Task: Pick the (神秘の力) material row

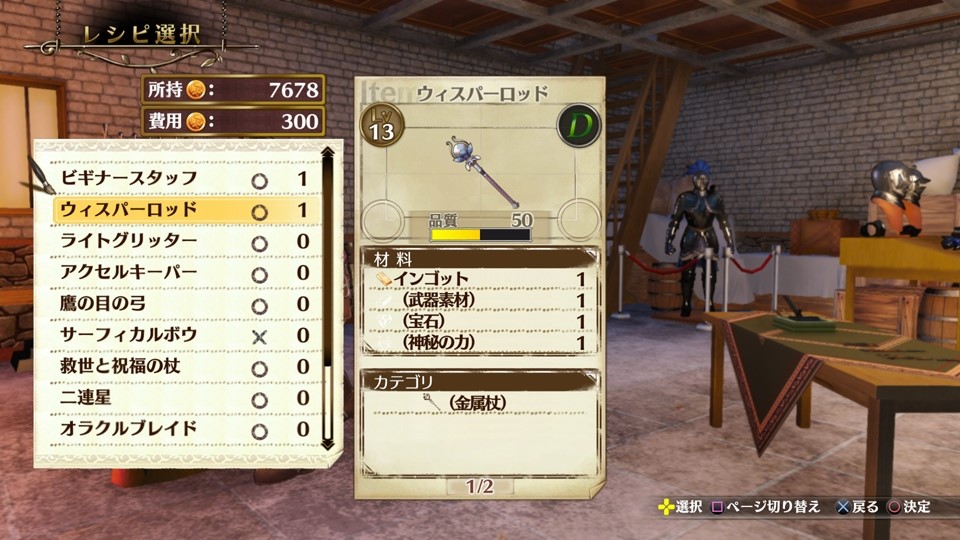Action: [480, 342]
